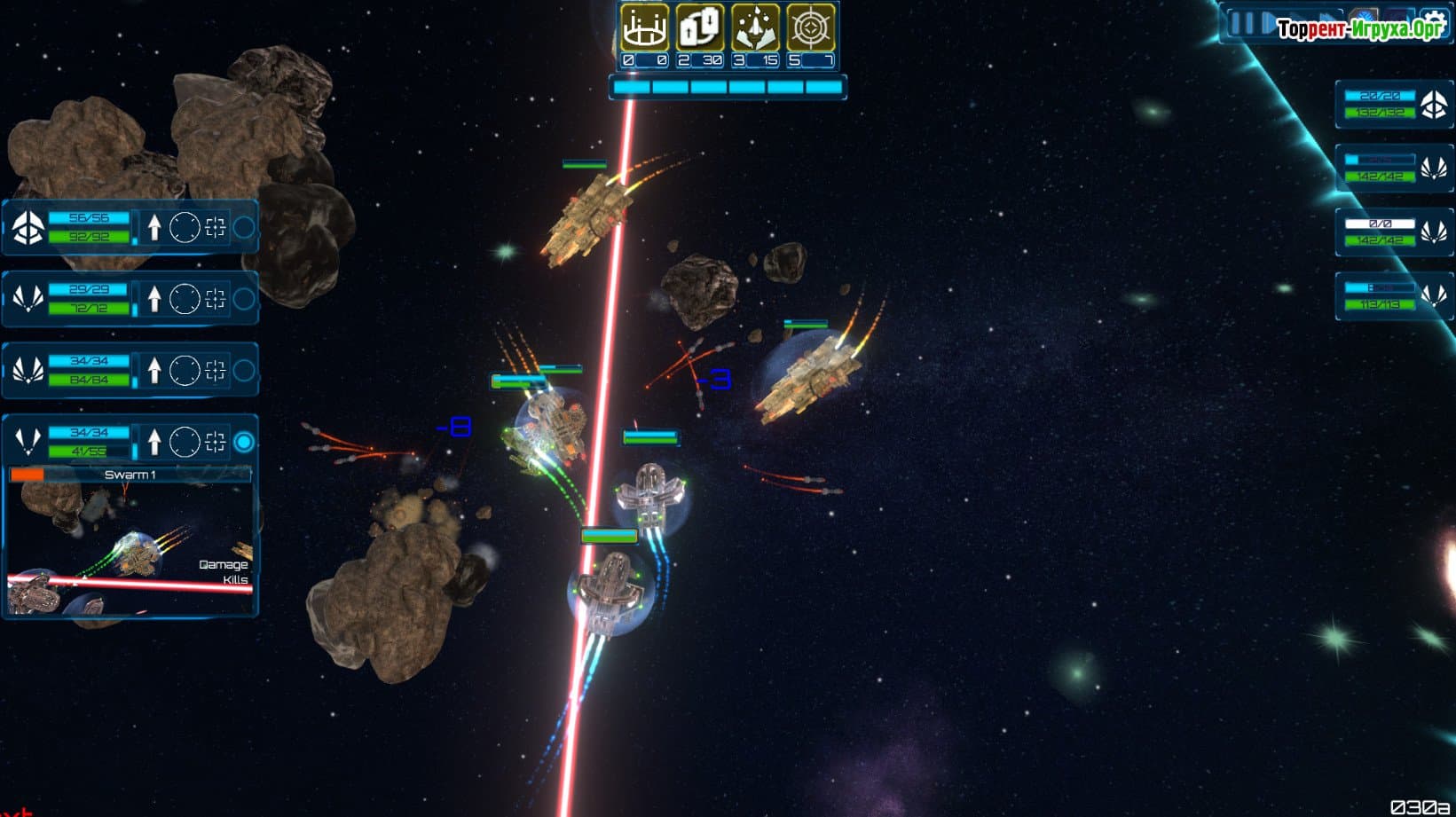Toggle the selection circle on Swarm 1 squad
The width and height of the screenshot is (1456, 817).
(244, 442)
